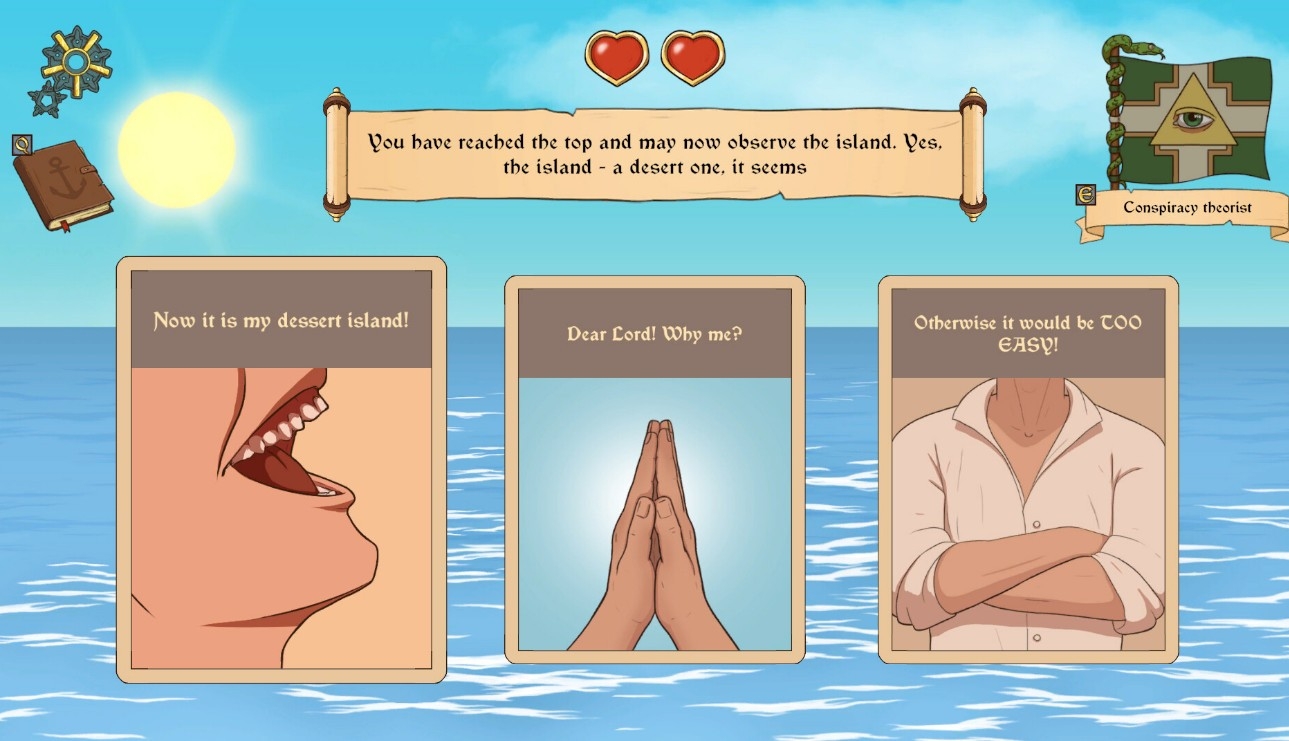The height and width of the screenshot is (741, 1289).
Task: Choose the "Now it is my dessert island!" card
Action: 281,470
